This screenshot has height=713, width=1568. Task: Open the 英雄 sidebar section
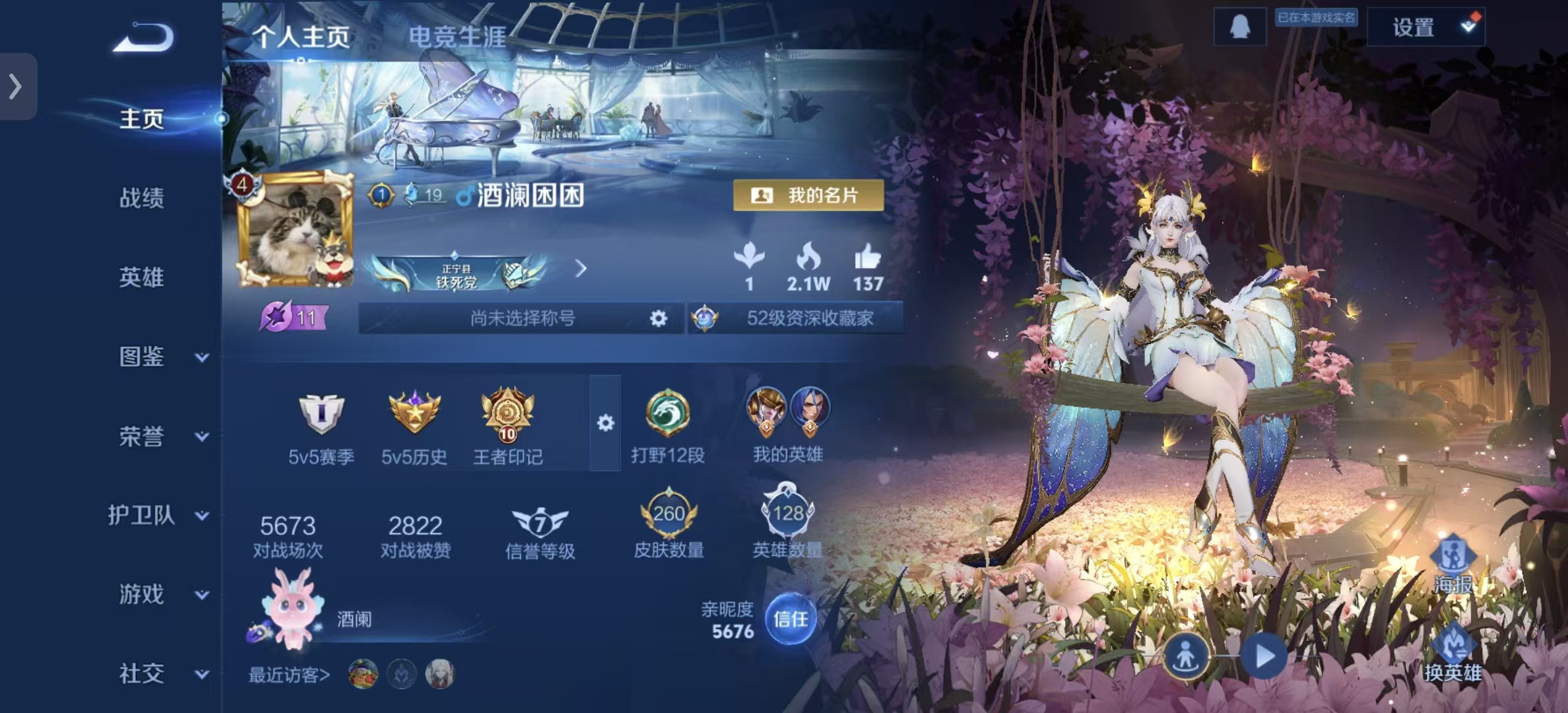[x=141, y=277]
